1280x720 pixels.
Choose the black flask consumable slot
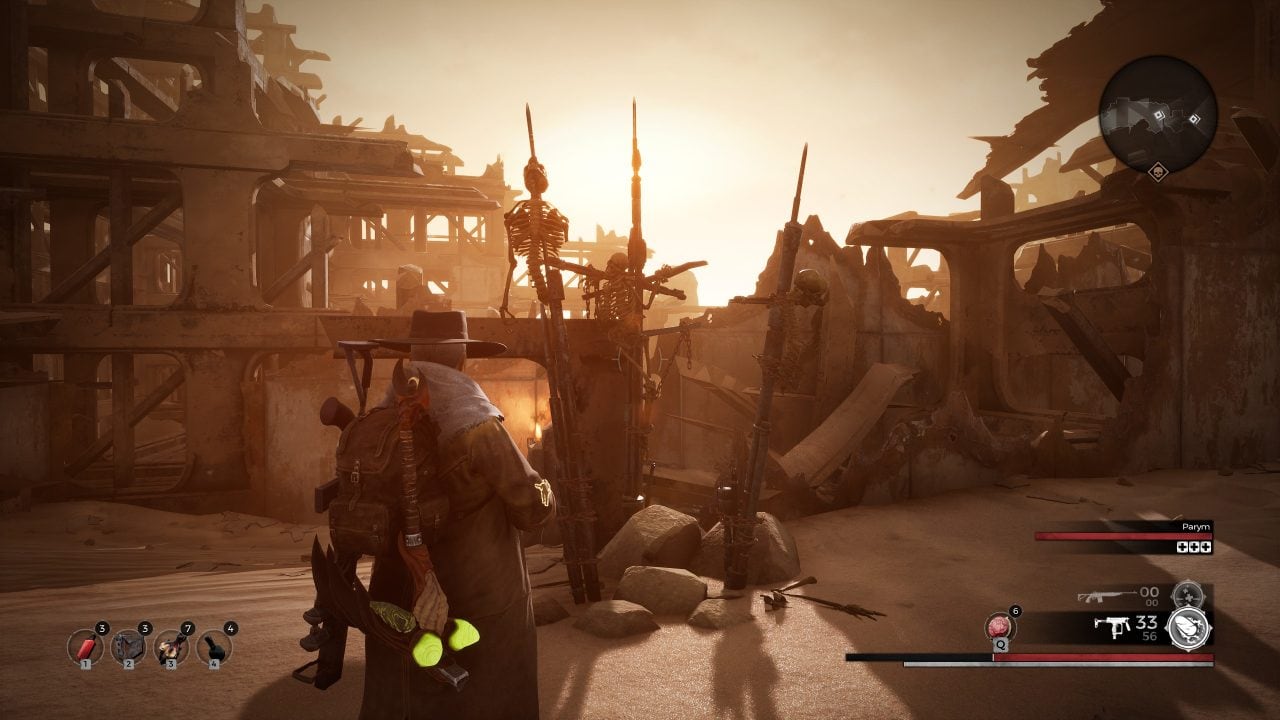[214, 648]
